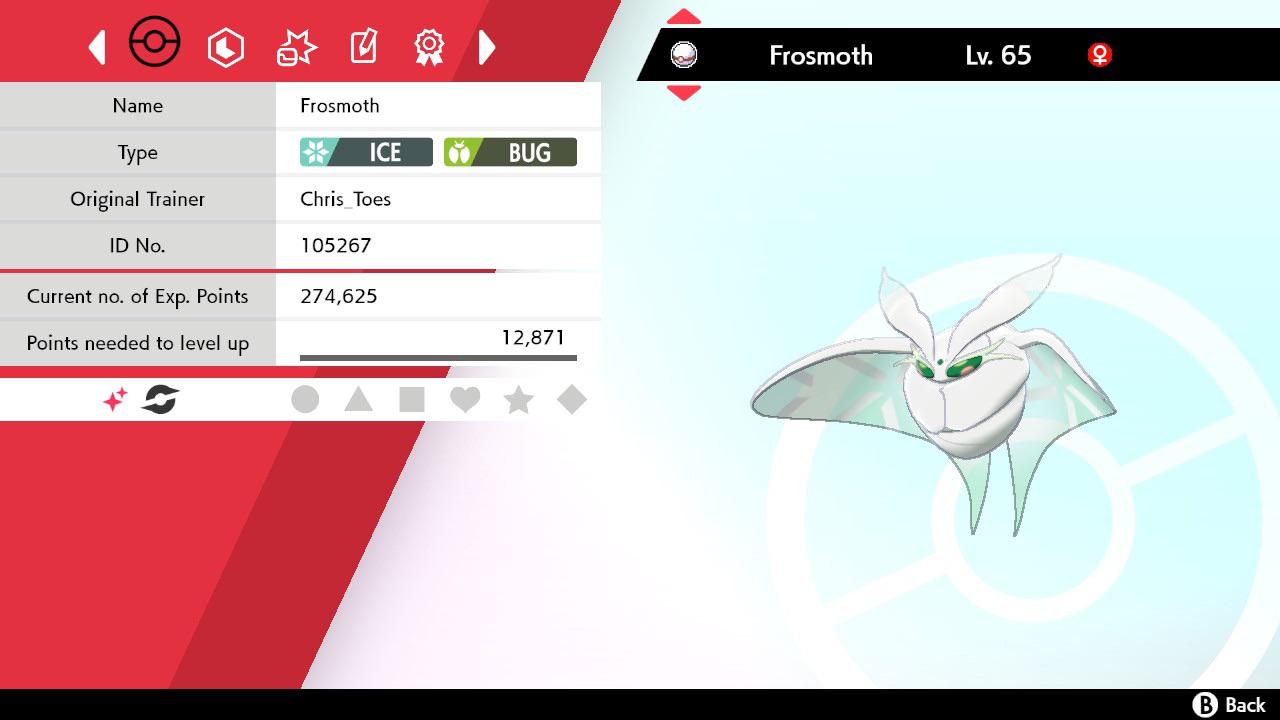Screen dimensions: 1280x720
Task: Click the shiny sparkle indicator
Action: 113,399
